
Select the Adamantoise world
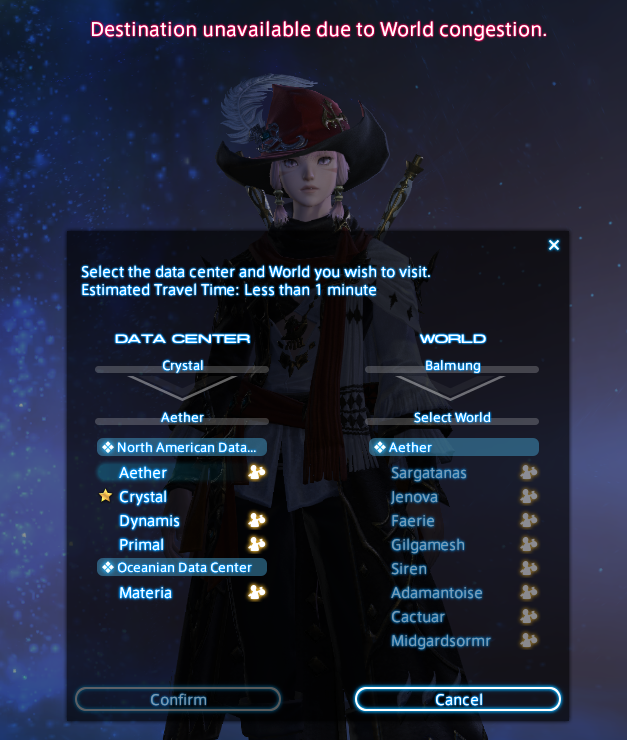(x=435, y=592)
